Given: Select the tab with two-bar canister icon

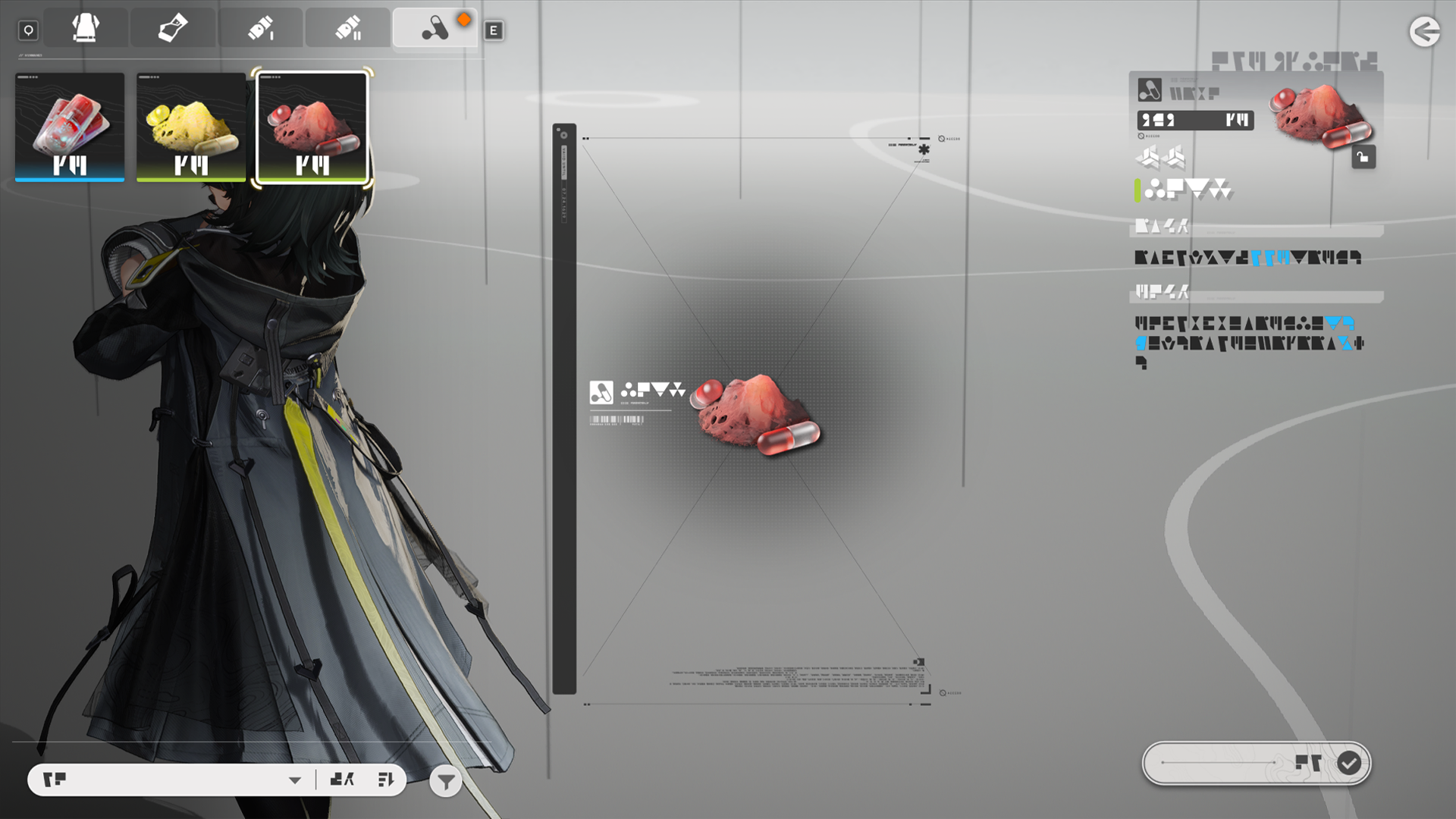Looking at the screenshot, I should 348,29.
